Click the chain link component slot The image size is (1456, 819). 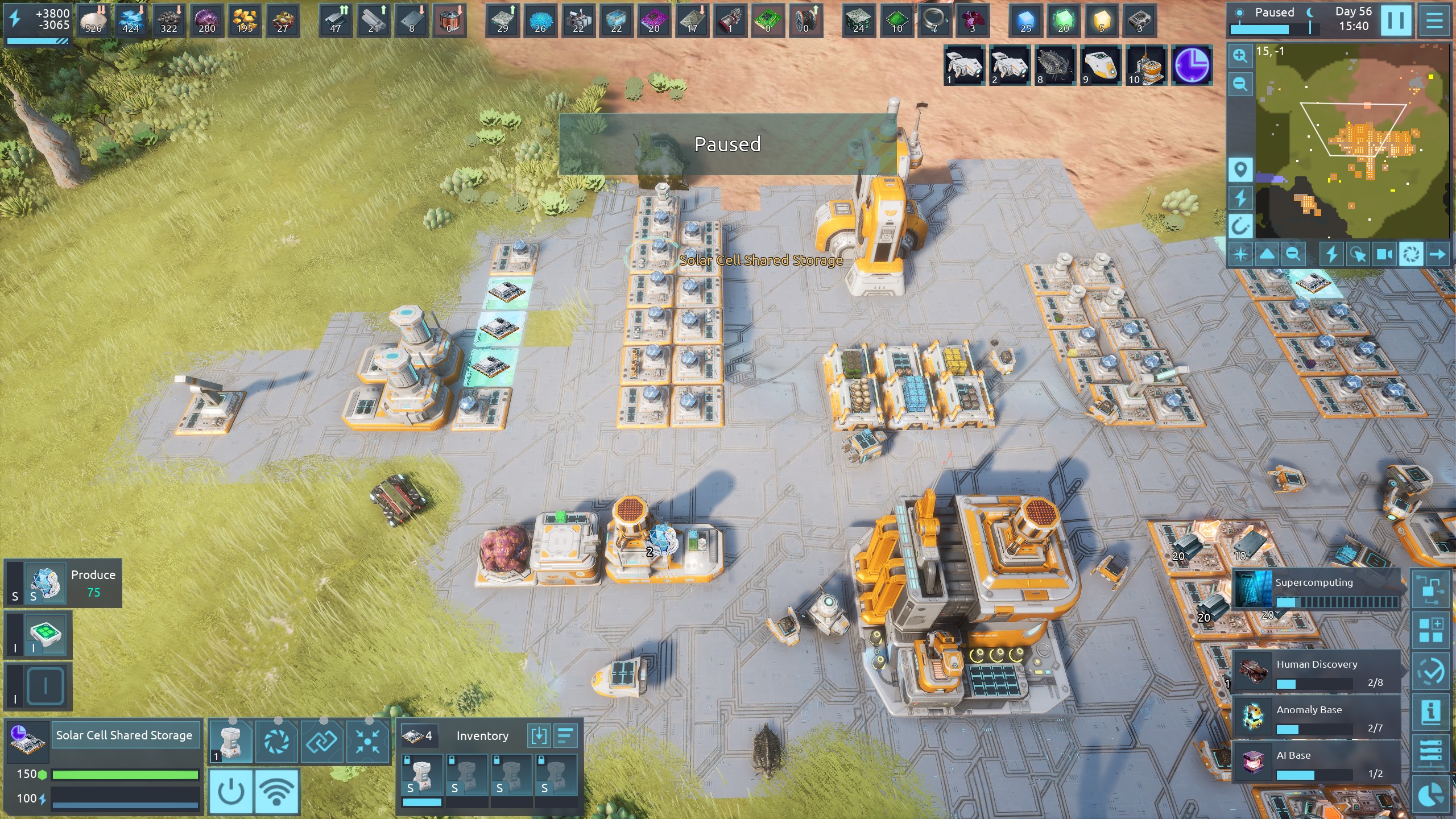[322, 741]
